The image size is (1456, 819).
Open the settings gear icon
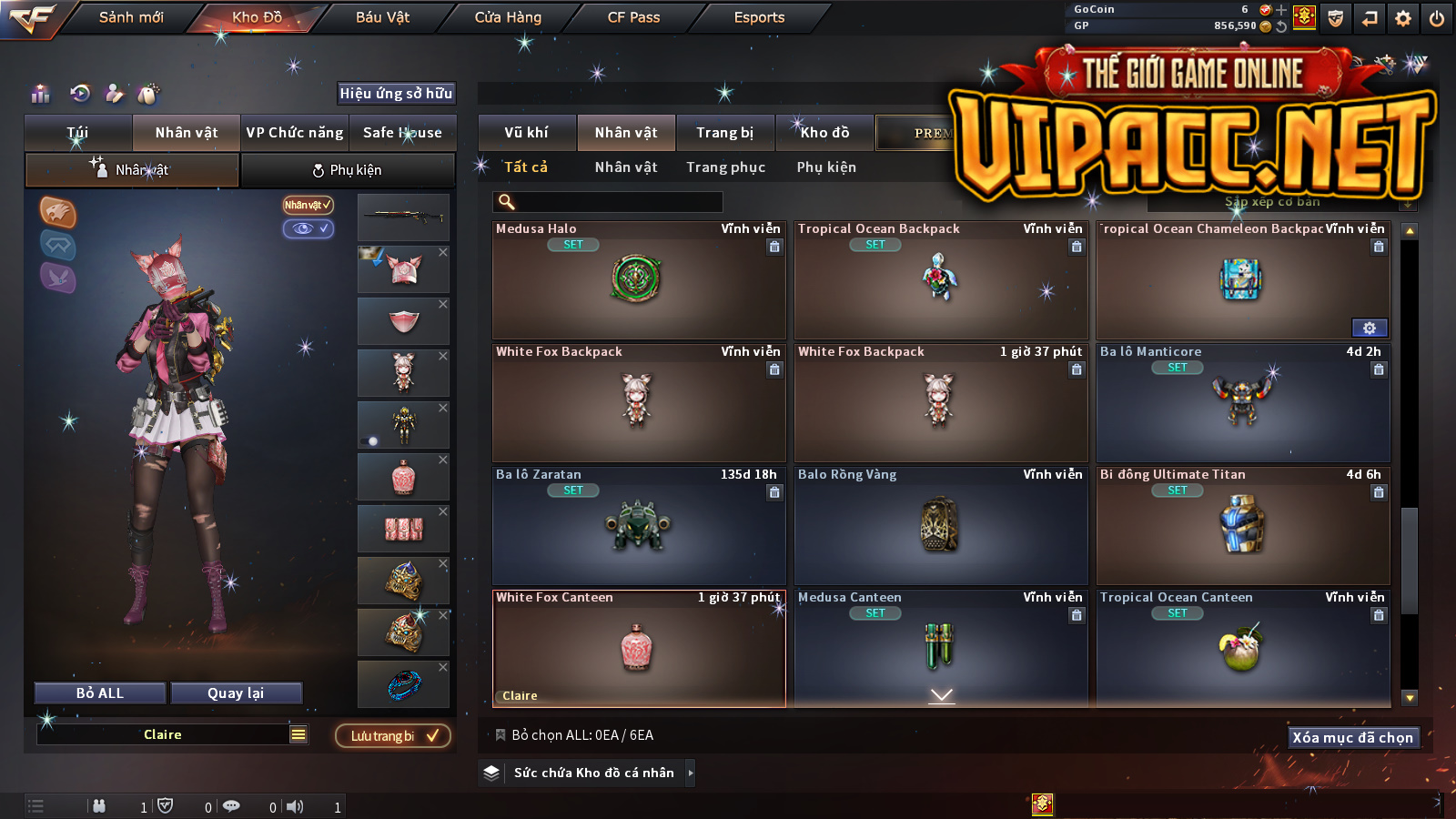[1403, 18]
